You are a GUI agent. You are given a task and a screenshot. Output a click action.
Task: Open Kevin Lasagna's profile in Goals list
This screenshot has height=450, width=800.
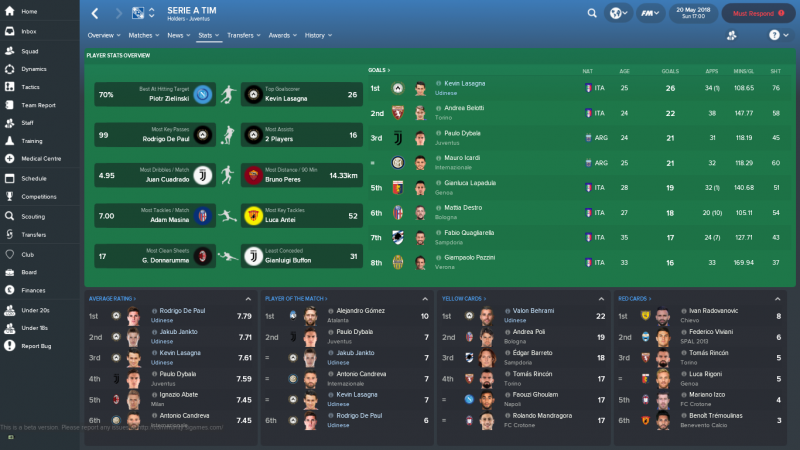[464, 85]
